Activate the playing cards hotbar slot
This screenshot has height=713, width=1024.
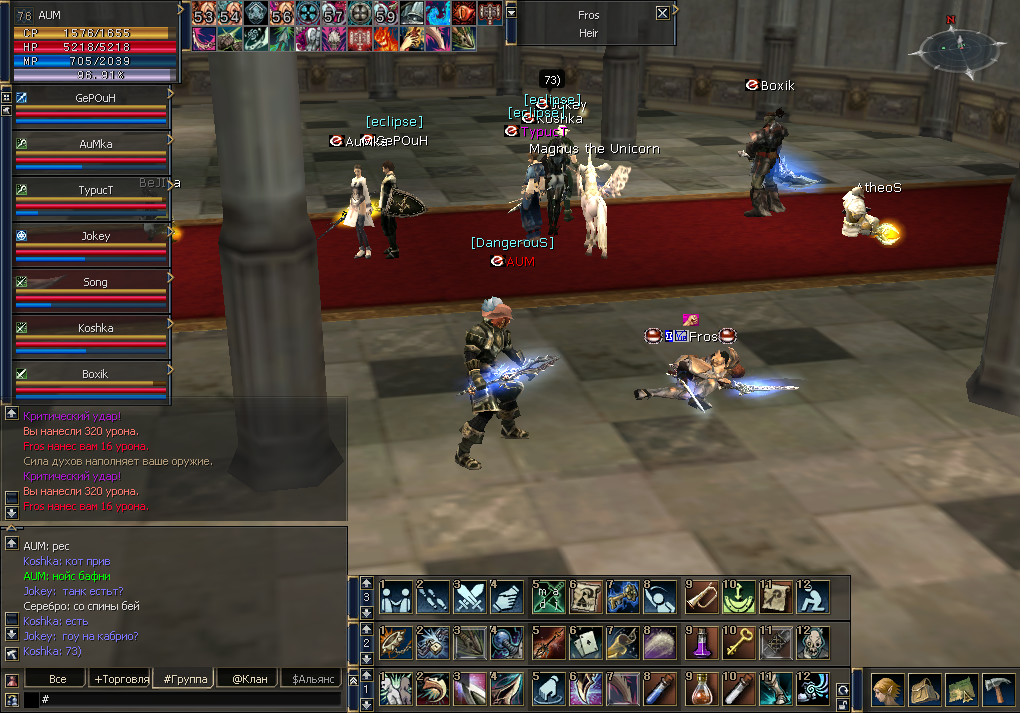tap(586, 643)
